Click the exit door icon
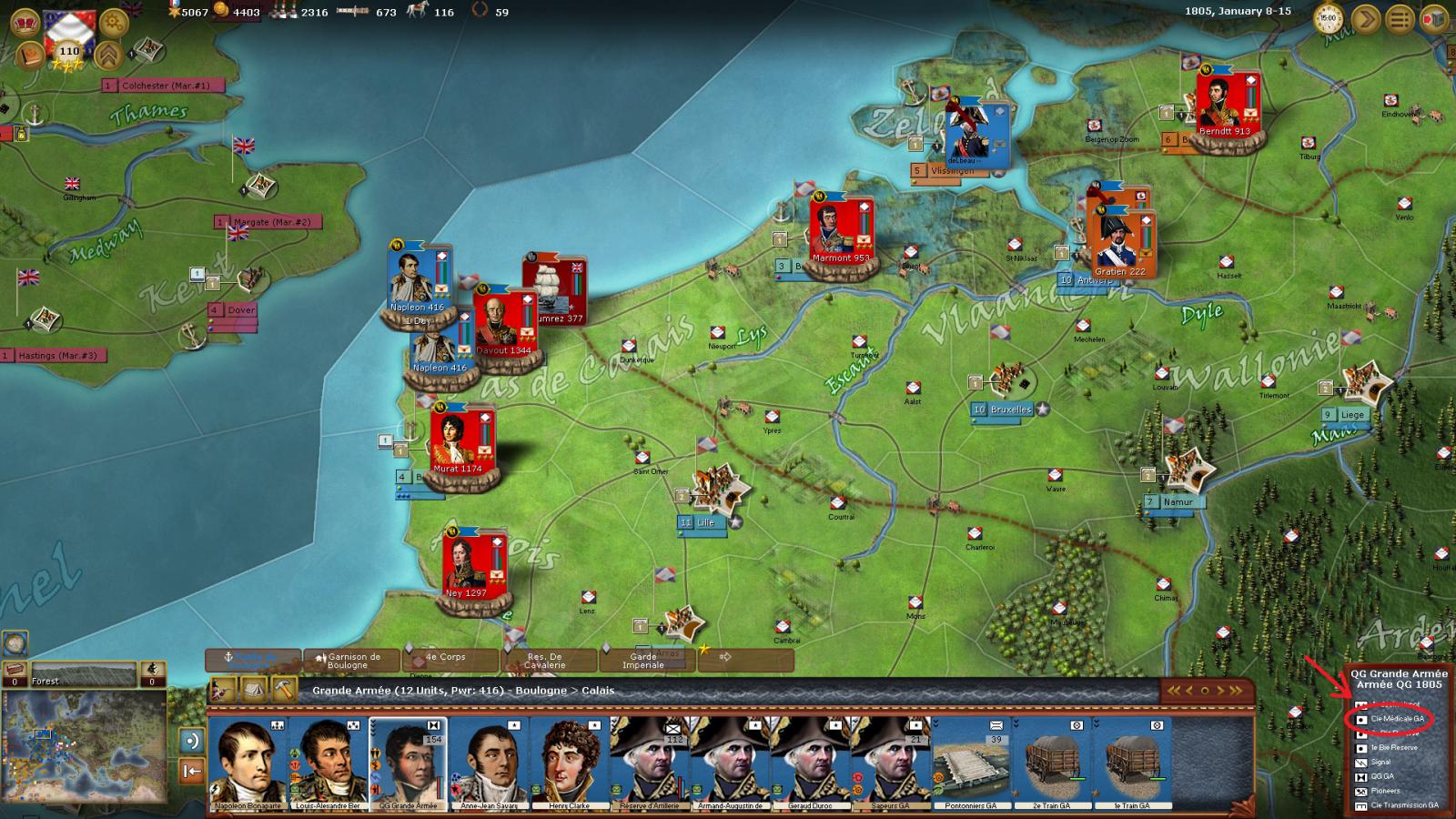The height and width of the screenshot is (819, 1456). click(x=1434, y=18)
